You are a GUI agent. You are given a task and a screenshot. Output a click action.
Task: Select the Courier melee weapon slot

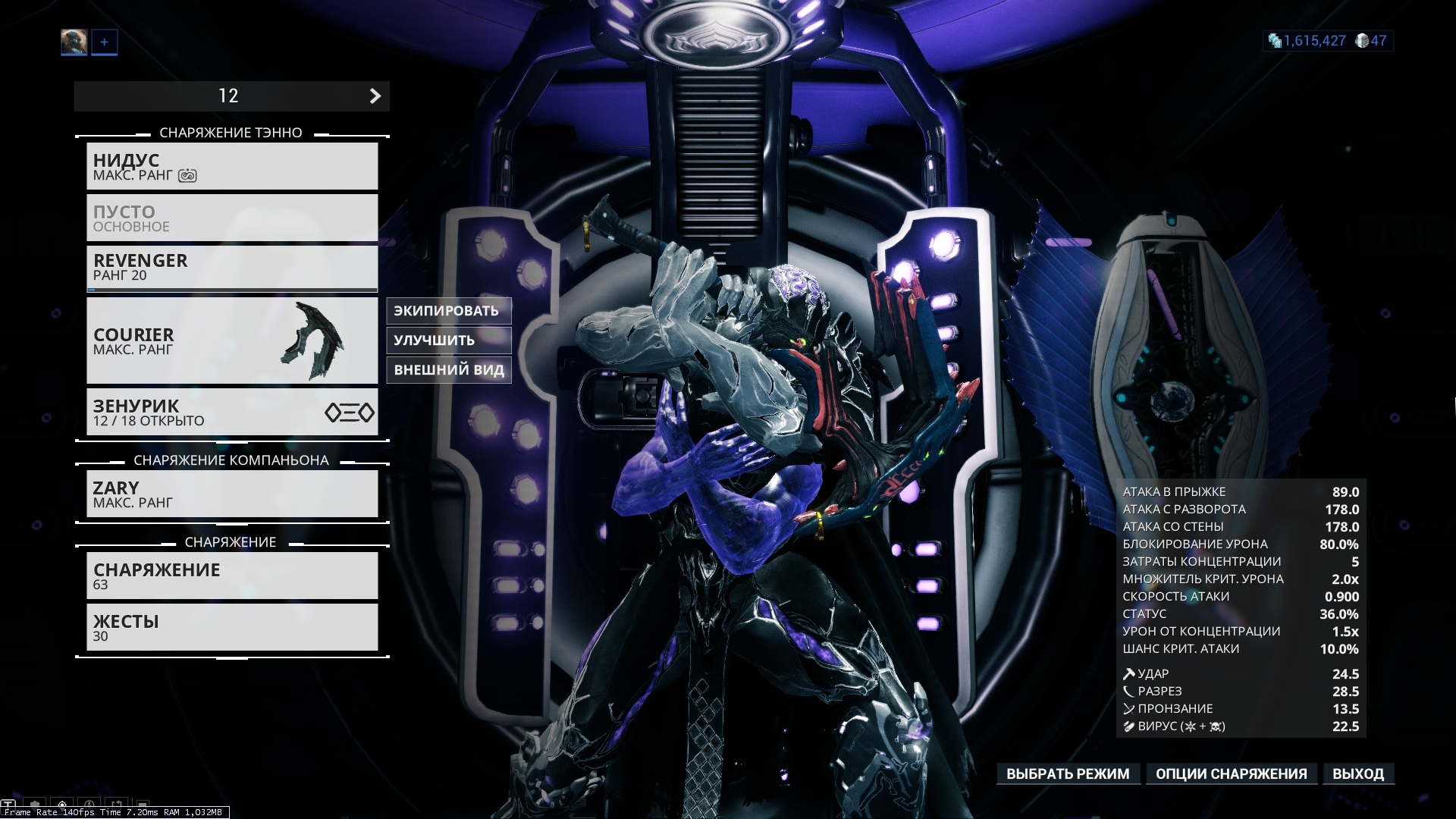pyautogui.click(x=232, y=340)
